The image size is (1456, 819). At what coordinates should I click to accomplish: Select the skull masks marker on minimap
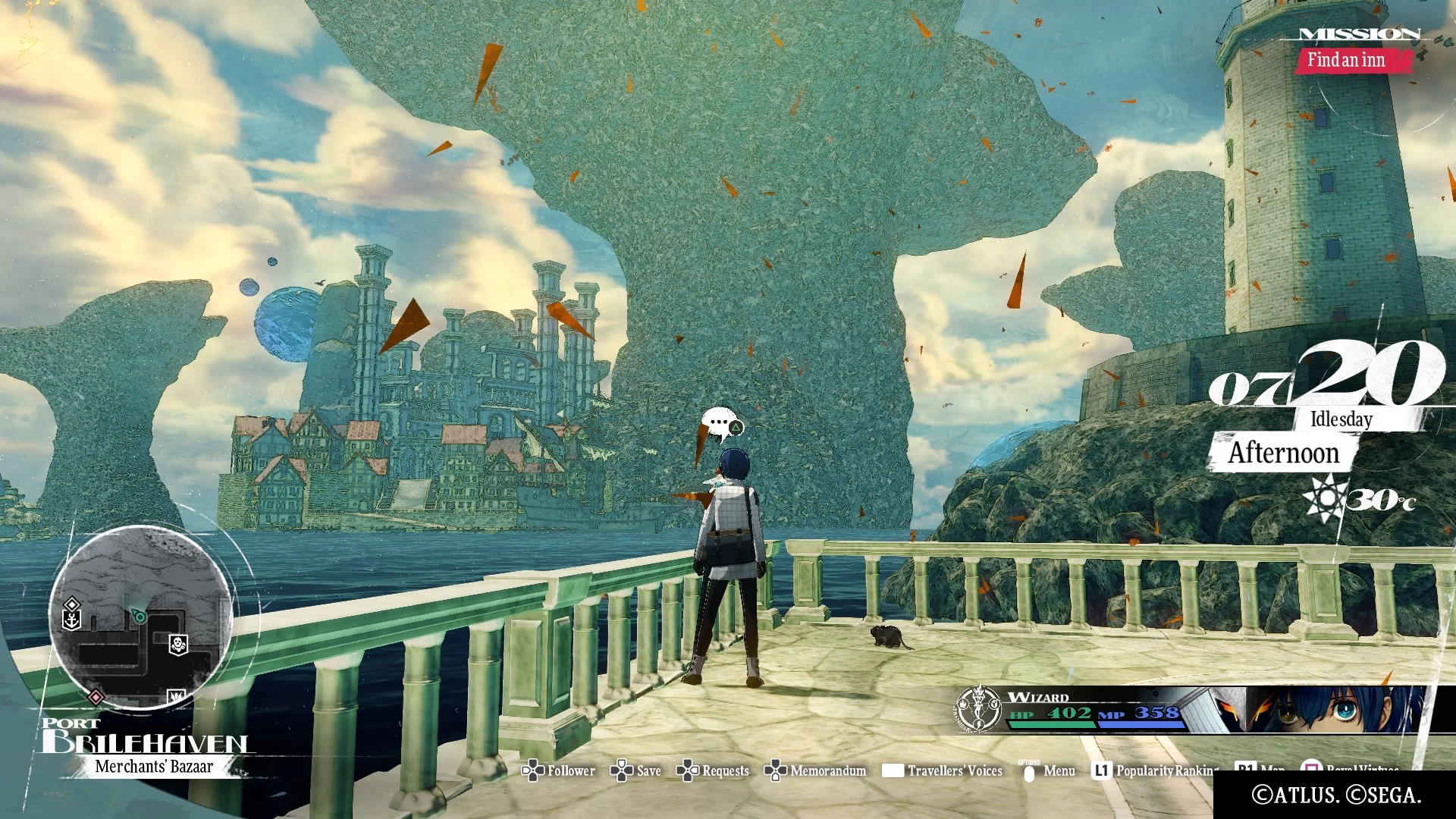(x=178, y=645)
